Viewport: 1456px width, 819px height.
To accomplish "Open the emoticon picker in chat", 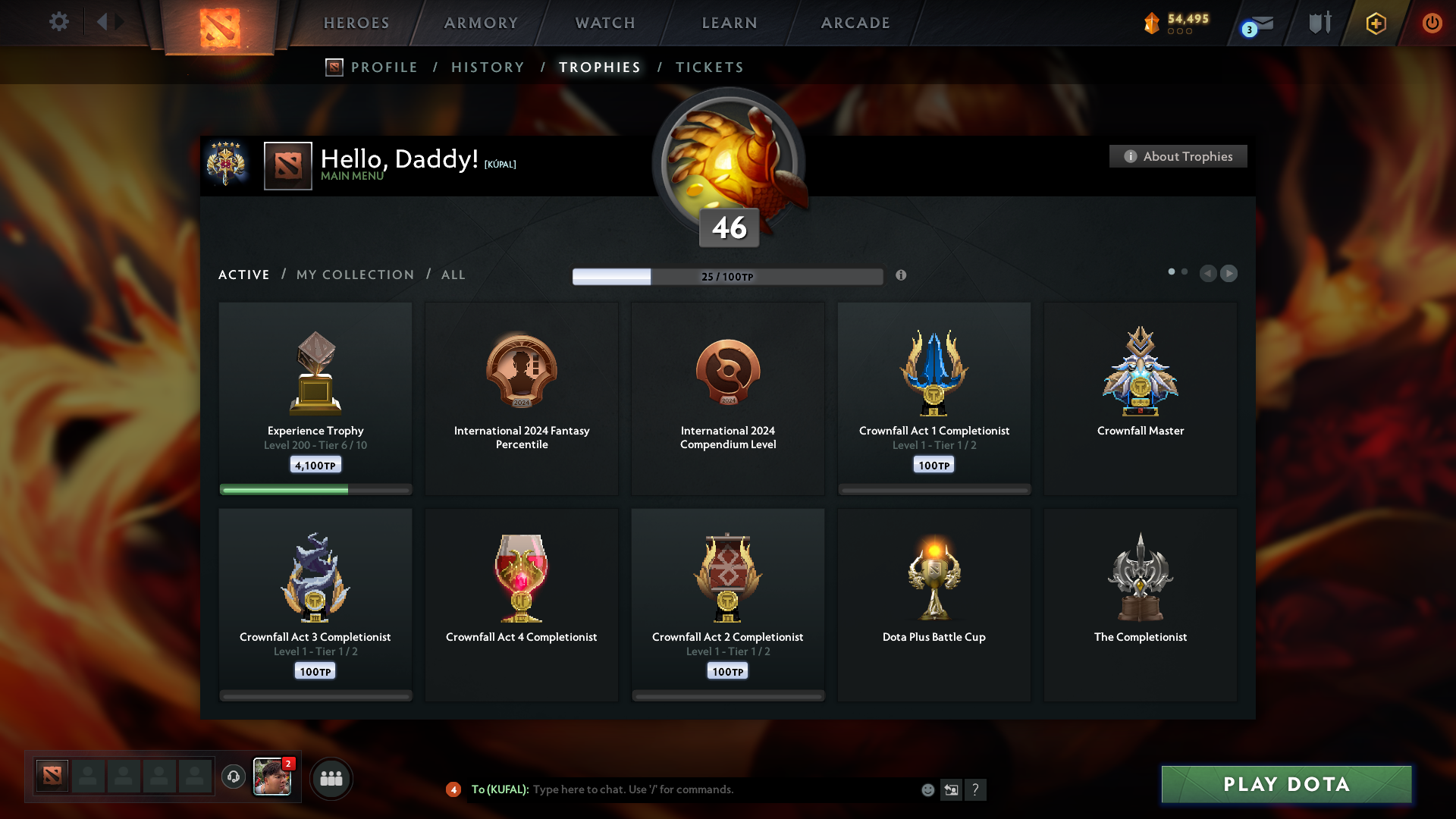I will click(x=928, y=789).
